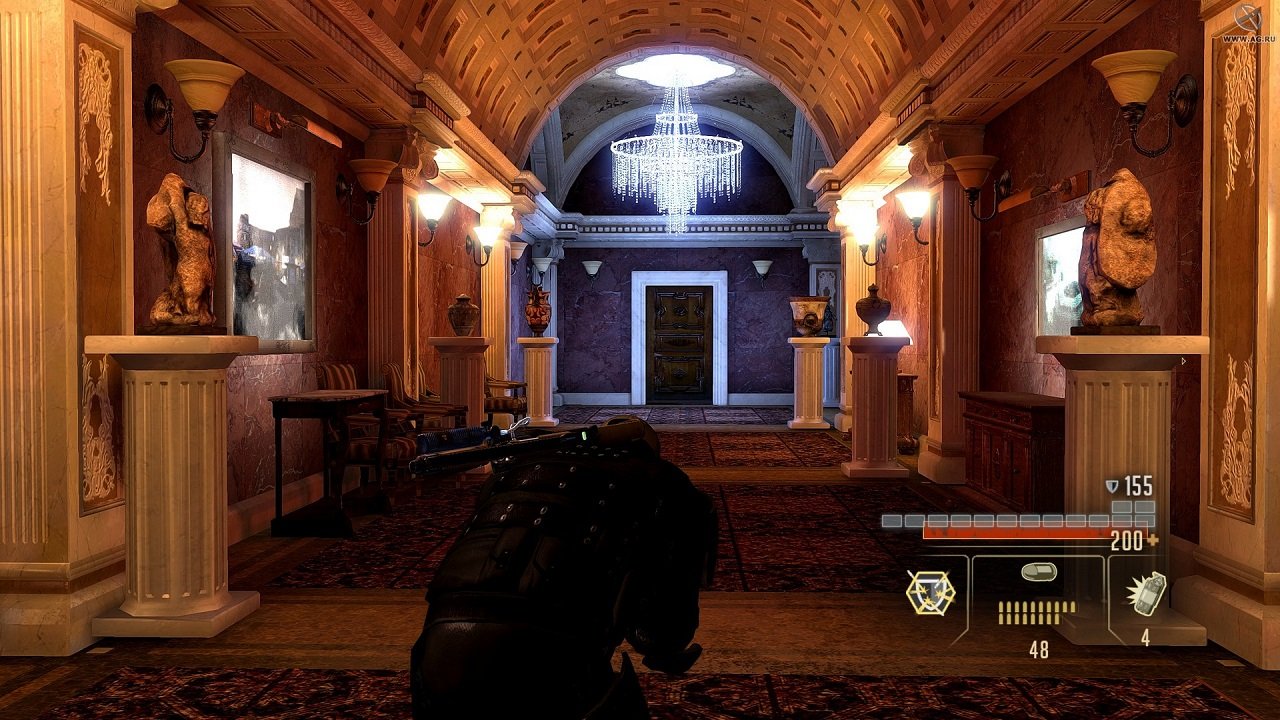Click the red vase on the pedestal
The image size is (1280, 720).
click(538, 315)
